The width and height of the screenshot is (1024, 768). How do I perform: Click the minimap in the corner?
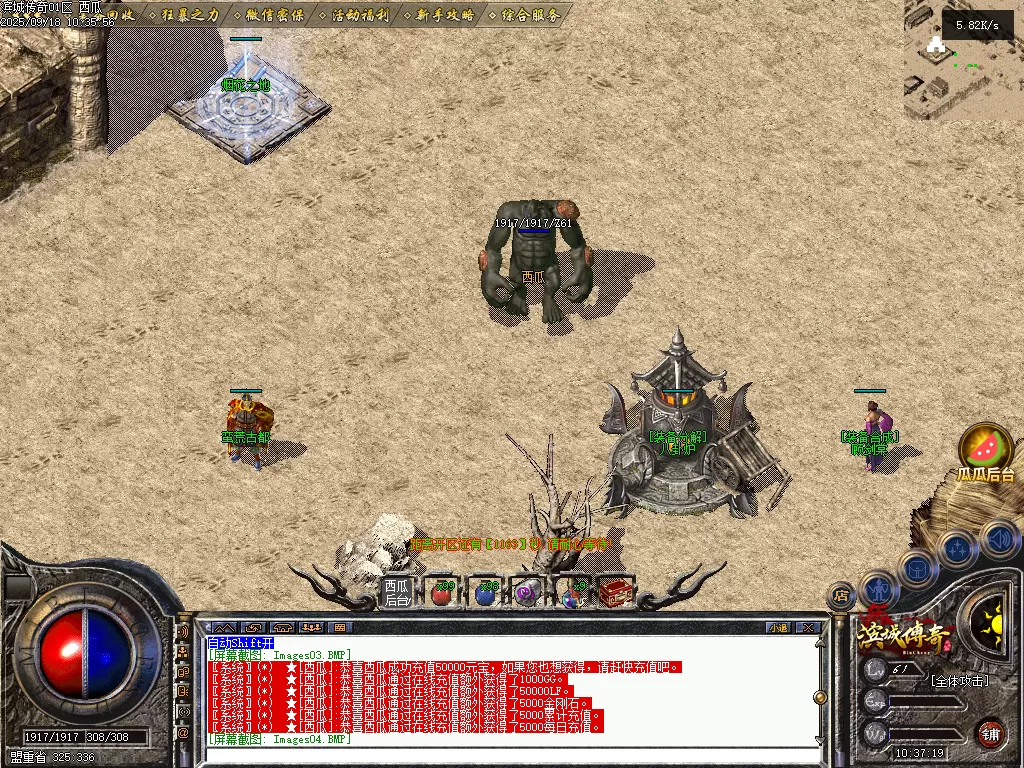(962, 60)
